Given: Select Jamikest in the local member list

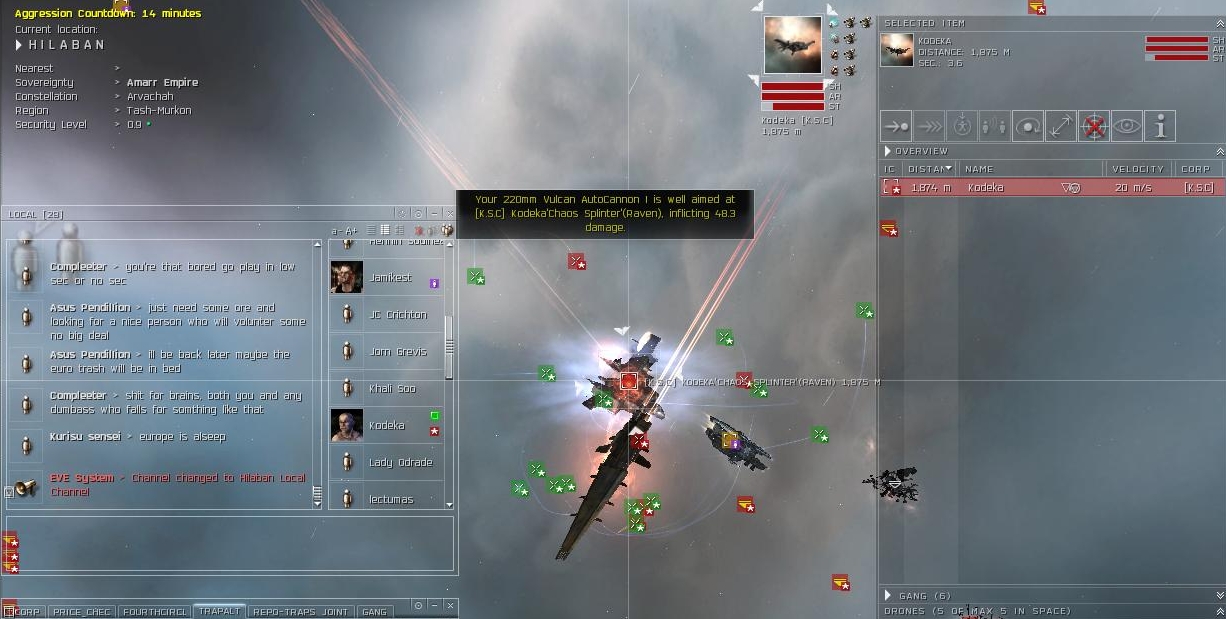Looking at the screenshot, I should point(390,278).
